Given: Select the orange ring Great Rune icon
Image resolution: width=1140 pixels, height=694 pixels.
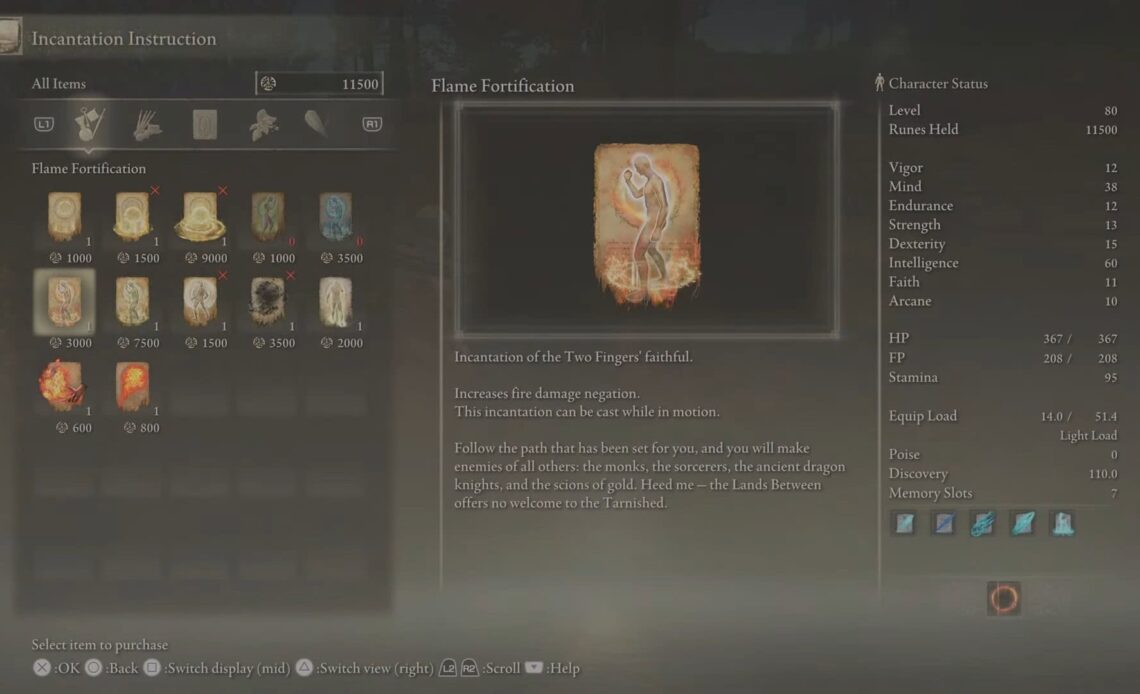Looking at the screenshot, I should 1004,598.
